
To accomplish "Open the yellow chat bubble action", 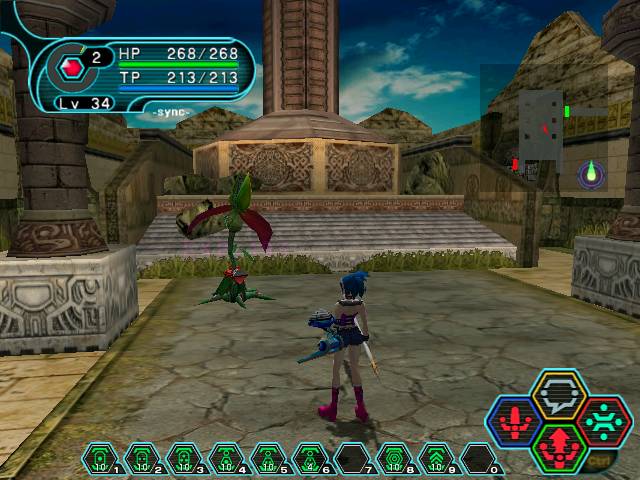I will (558, 394).
